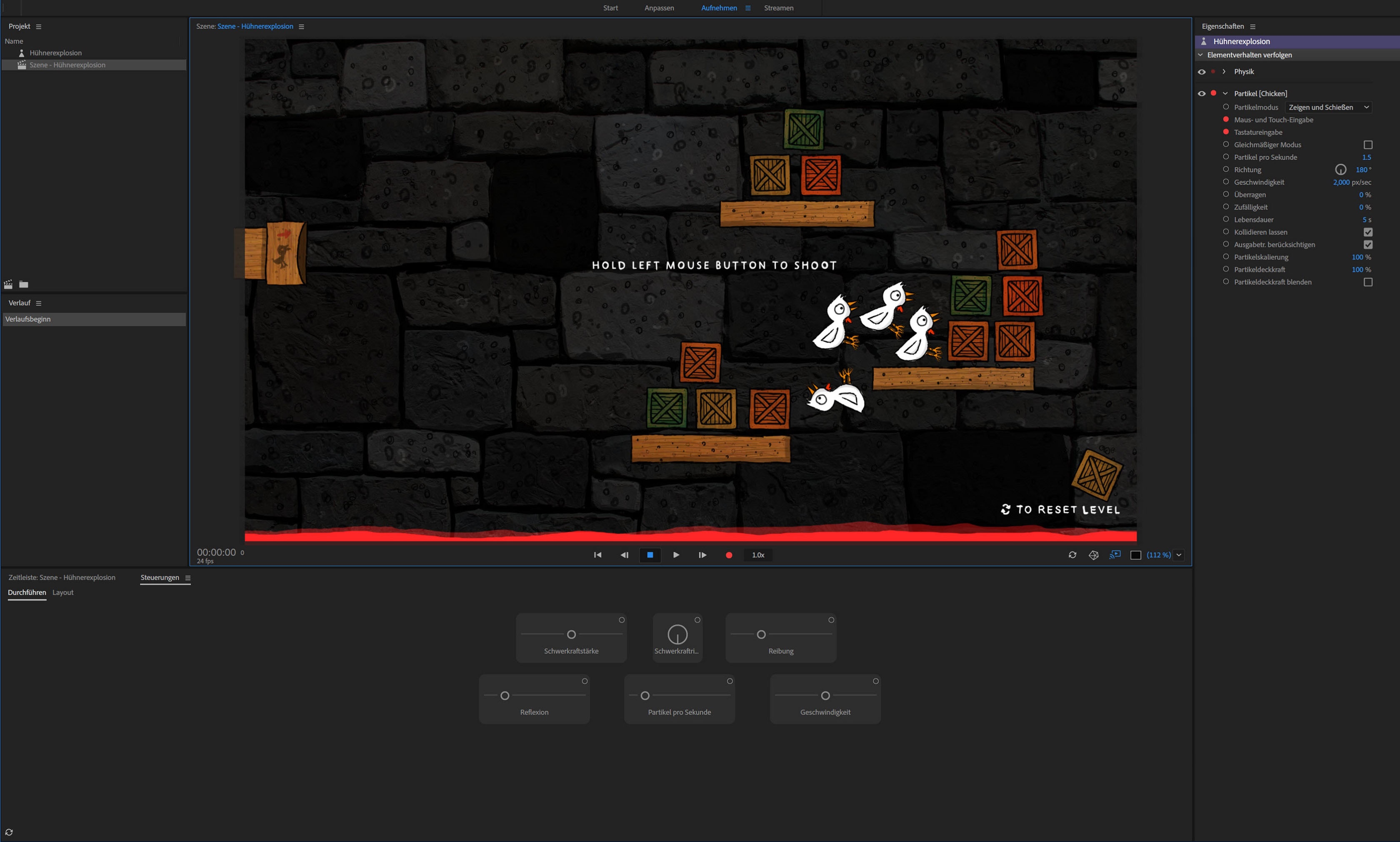The width and height of the screenshot is (1400, 842).
Task: Enable the Gleichmäßiger Modus checkbox
Action: coord(1367,145)
